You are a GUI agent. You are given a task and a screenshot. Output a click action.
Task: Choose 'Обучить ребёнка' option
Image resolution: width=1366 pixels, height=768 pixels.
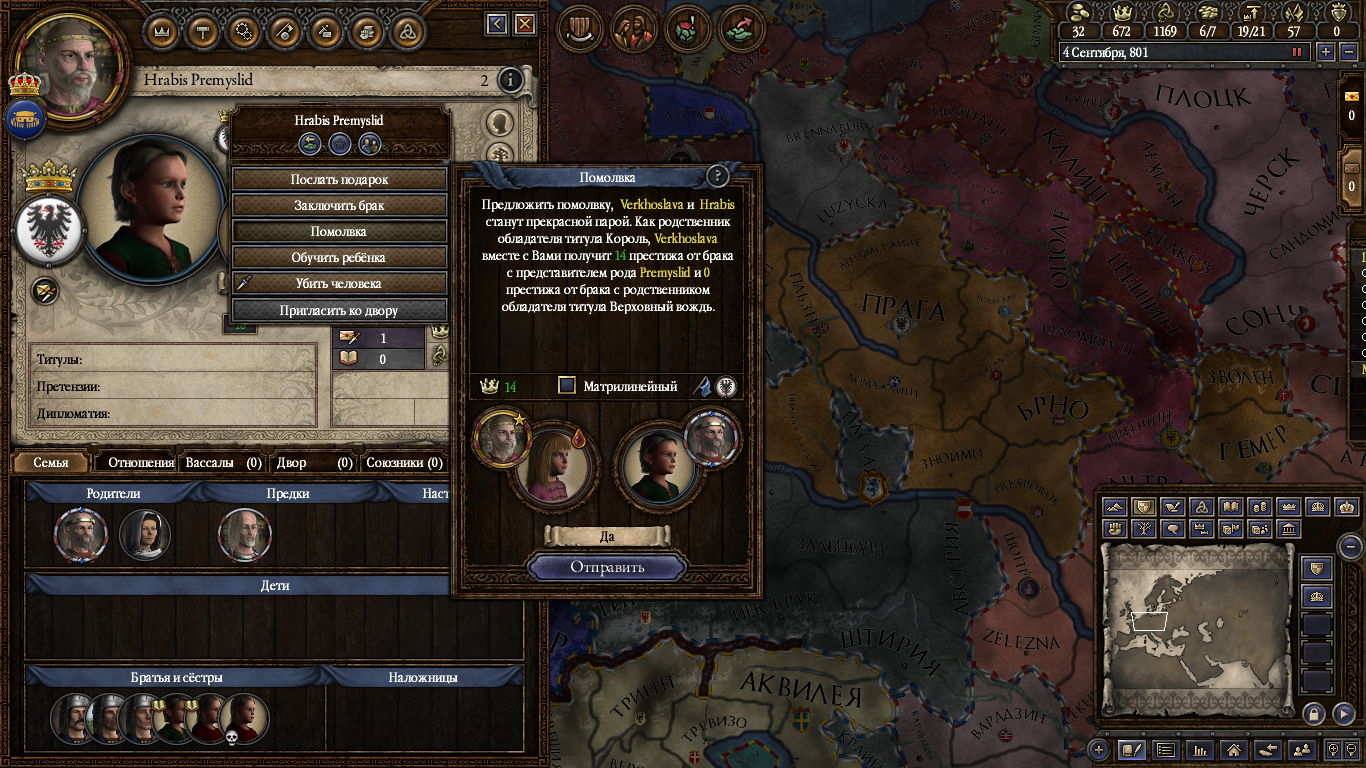[x=339, y=258]
